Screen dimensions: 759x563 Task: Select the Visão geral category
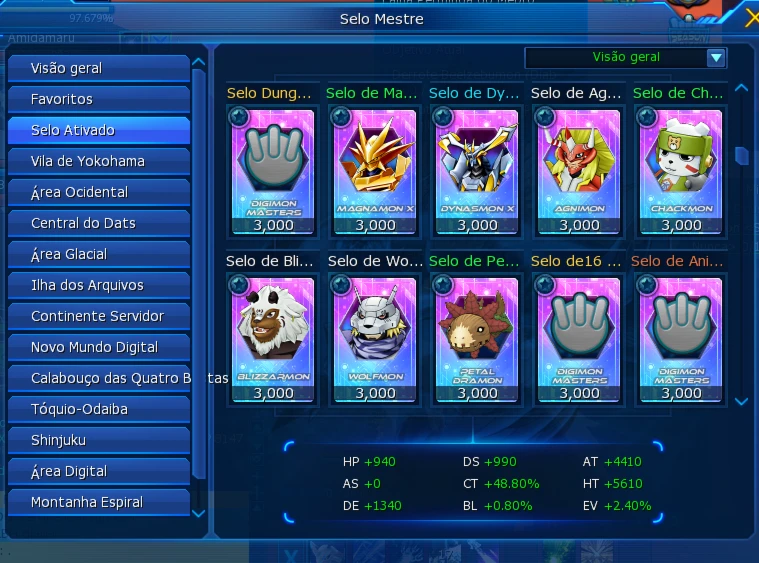coord(98,68)
